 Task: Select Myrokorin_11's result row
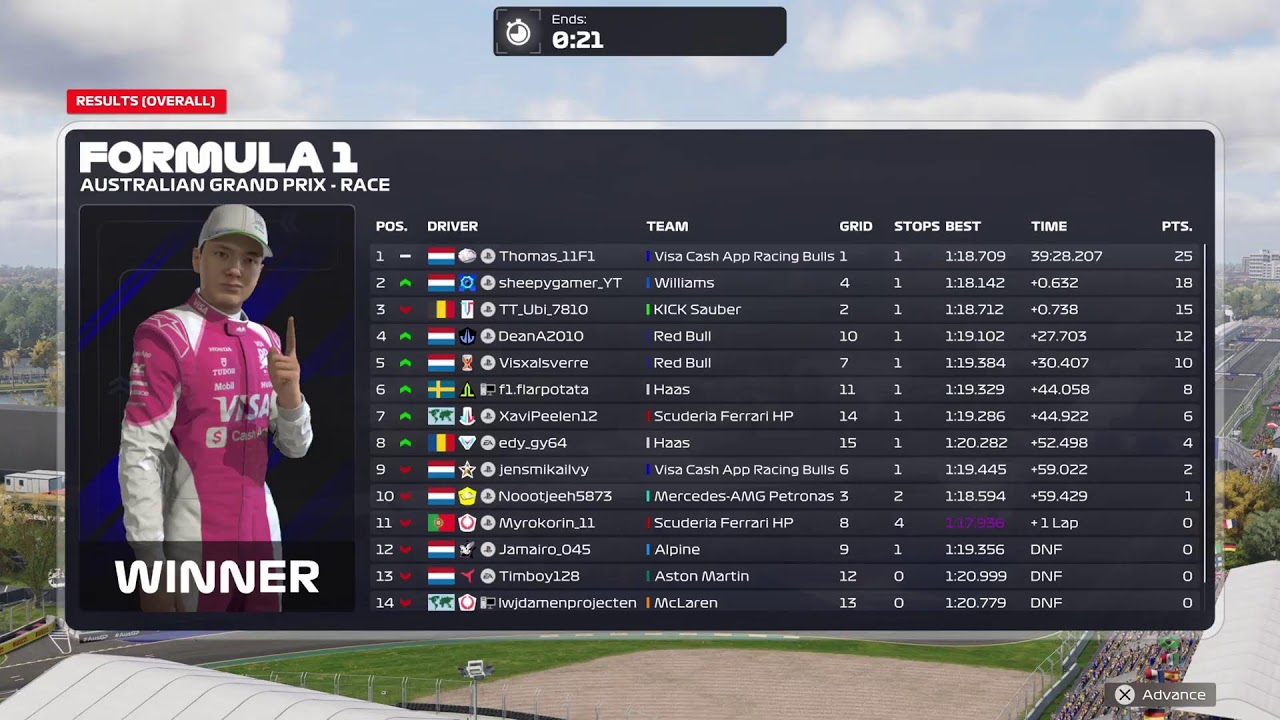click(785, 523)
